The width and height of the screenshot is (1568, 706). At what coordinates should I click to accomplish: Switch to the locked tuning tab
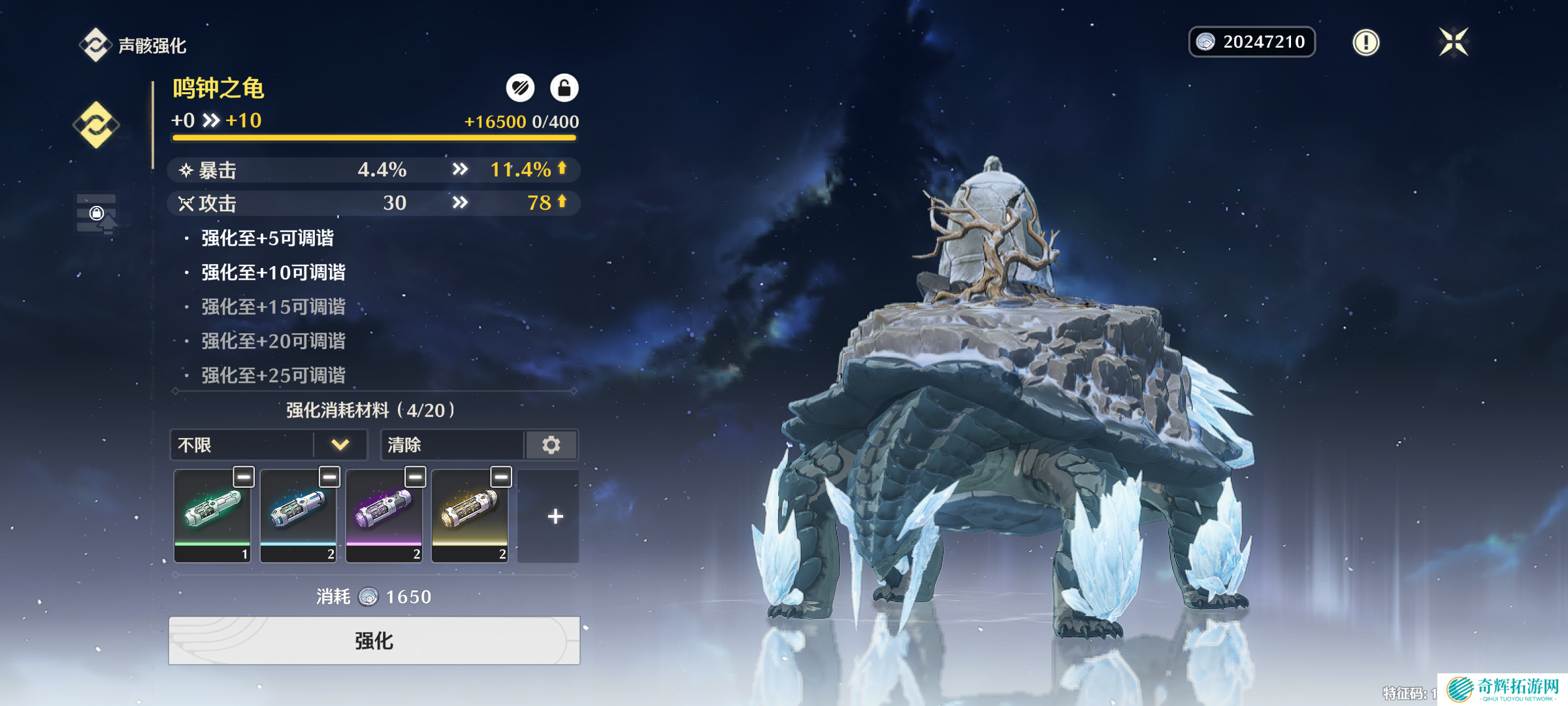click(96, 214)
